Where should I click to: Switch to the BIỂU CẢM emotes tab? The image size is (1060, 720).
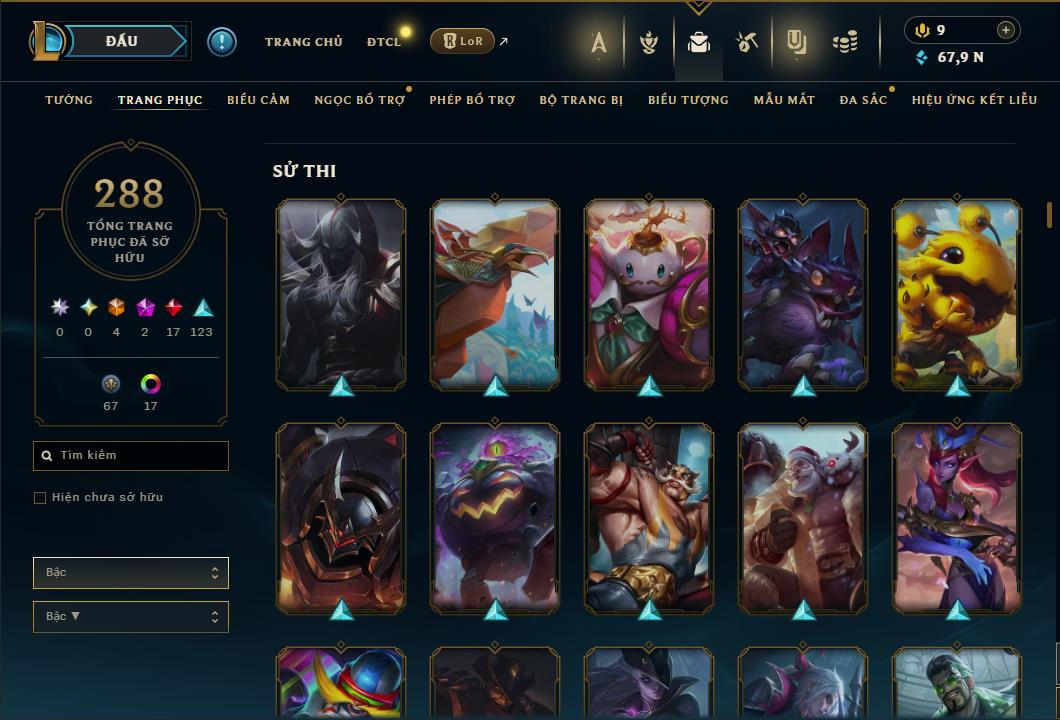coord(258,100)
